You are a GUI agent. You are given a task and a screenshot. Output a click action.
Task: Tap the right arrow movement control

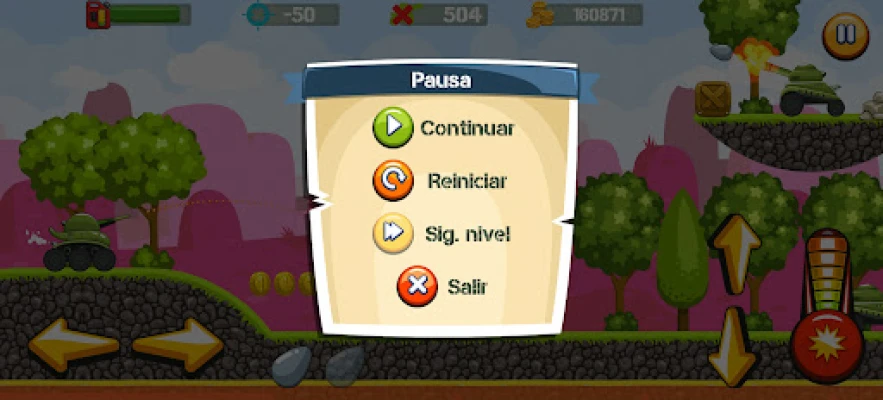click(177, 346)
